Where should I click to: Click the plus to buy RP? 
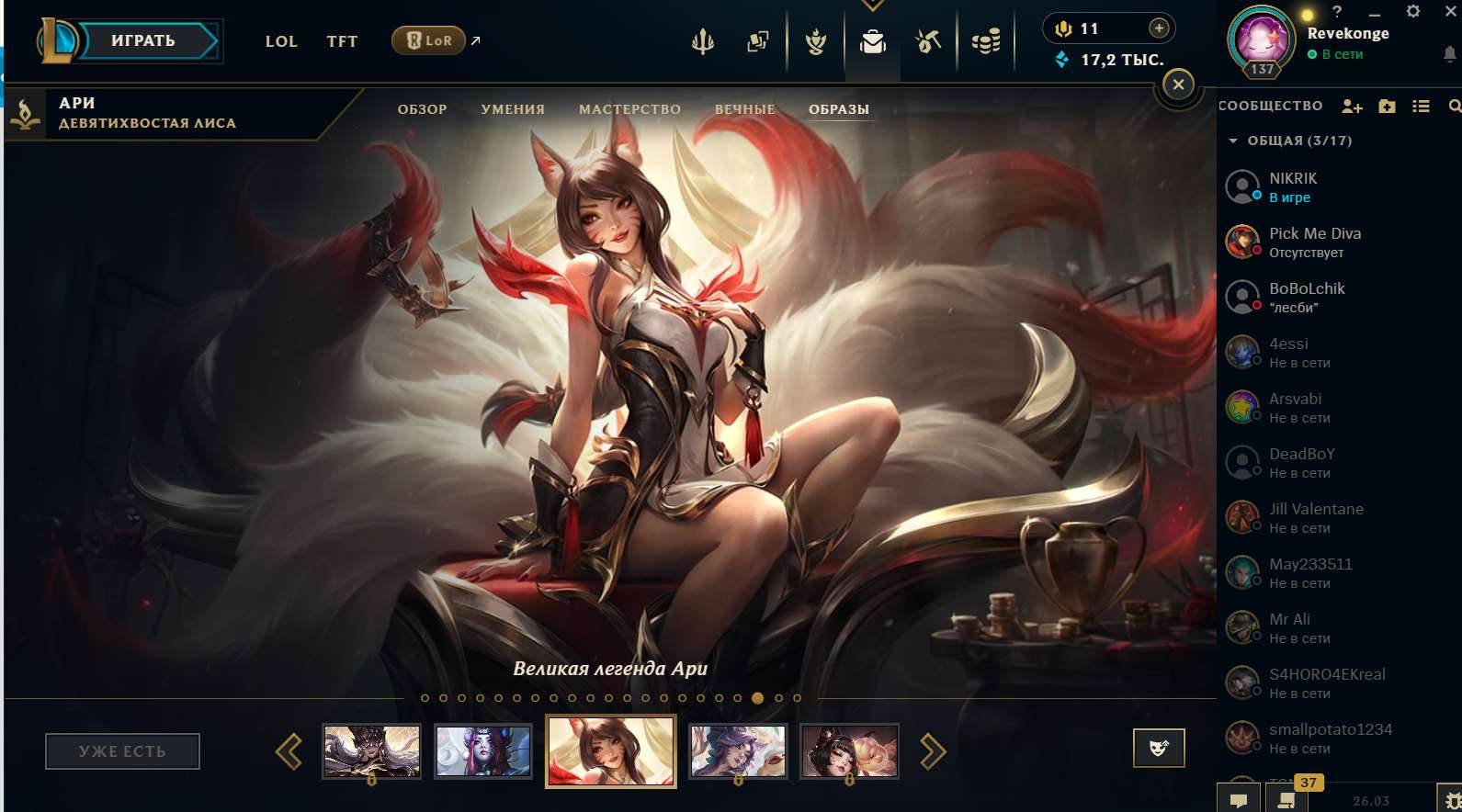click(1160, 28)
